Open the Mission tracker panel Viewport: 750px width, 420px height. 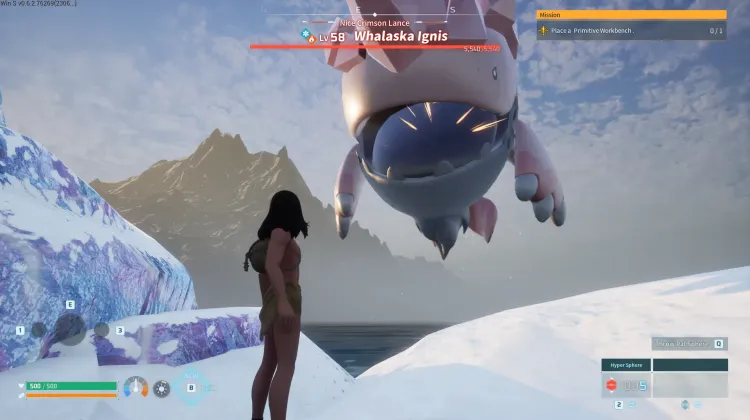631,15
